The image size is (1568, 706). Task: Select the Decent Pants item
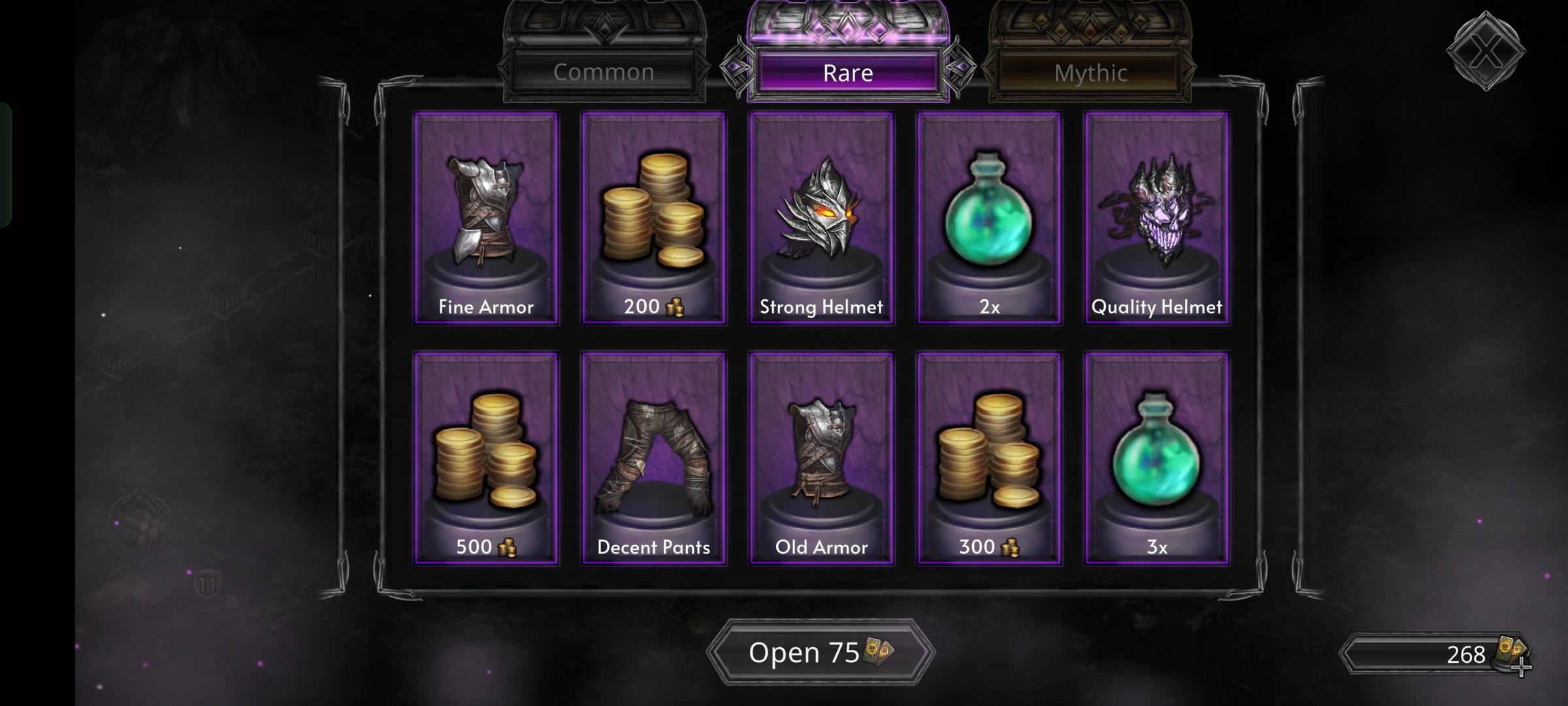pos(653,458)
